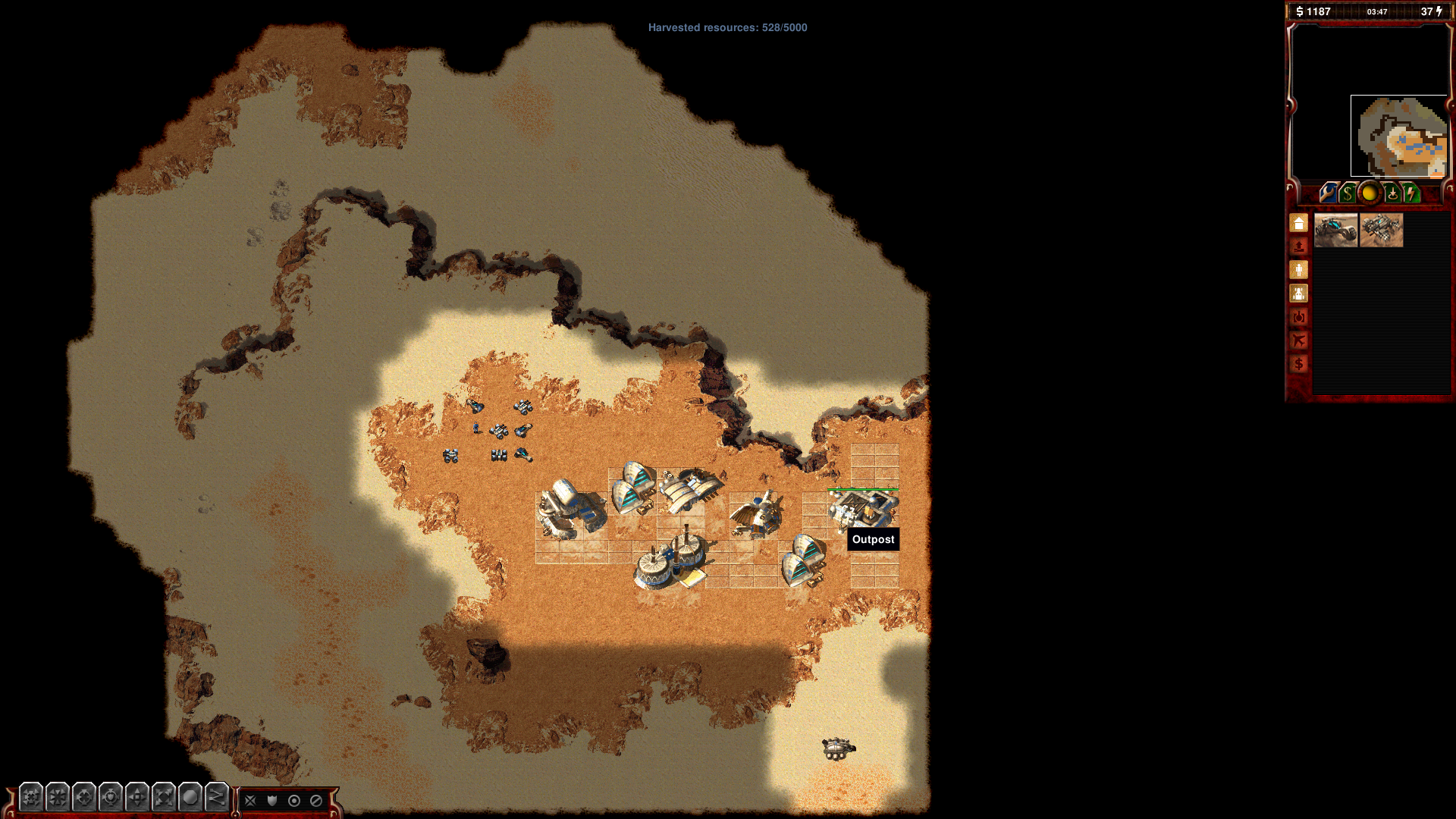Switch to the Aircraft production tab

(1299, 340)
